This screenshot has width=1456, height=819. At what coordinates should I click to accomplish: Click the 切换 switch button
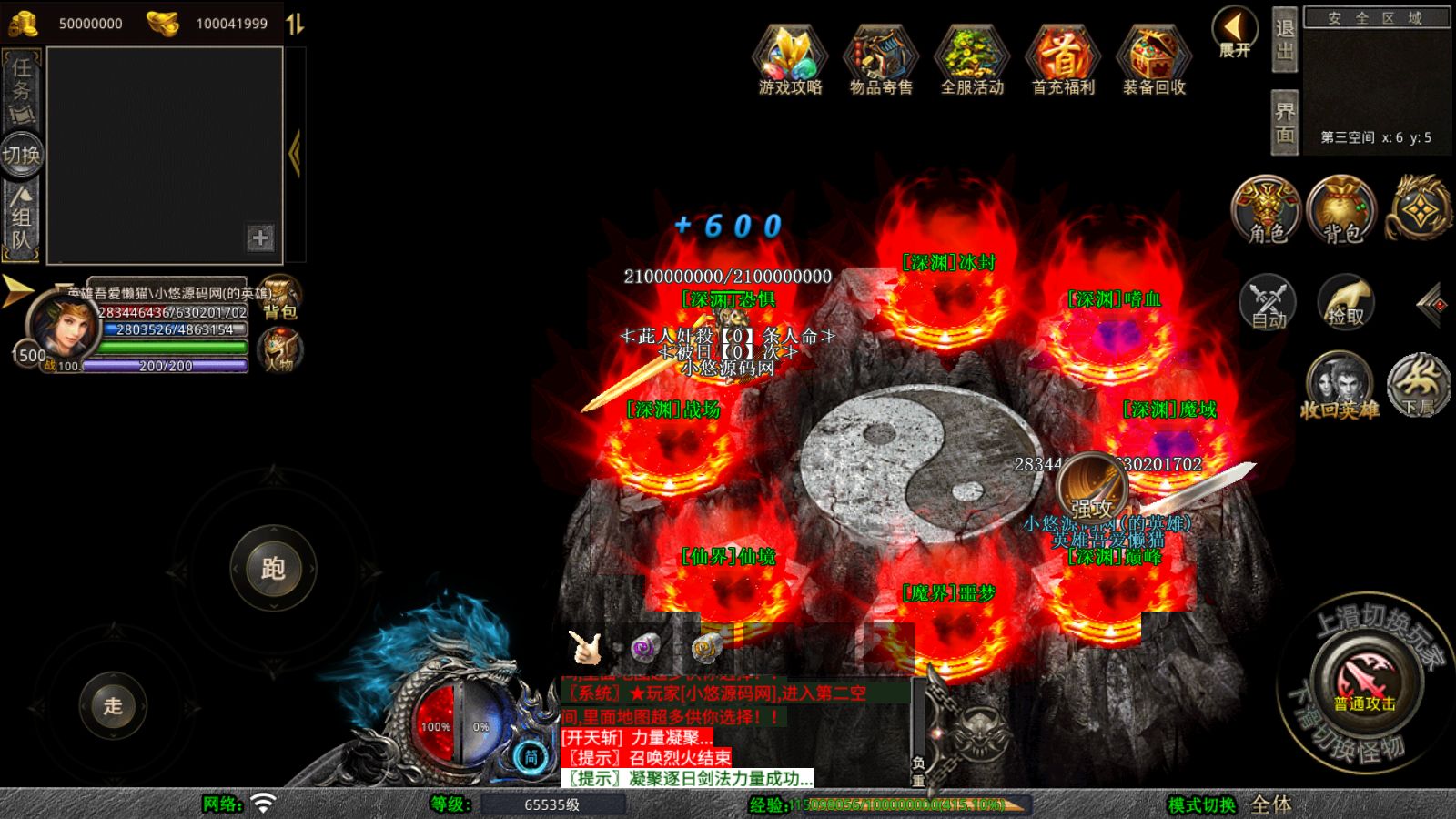[21, 155]
